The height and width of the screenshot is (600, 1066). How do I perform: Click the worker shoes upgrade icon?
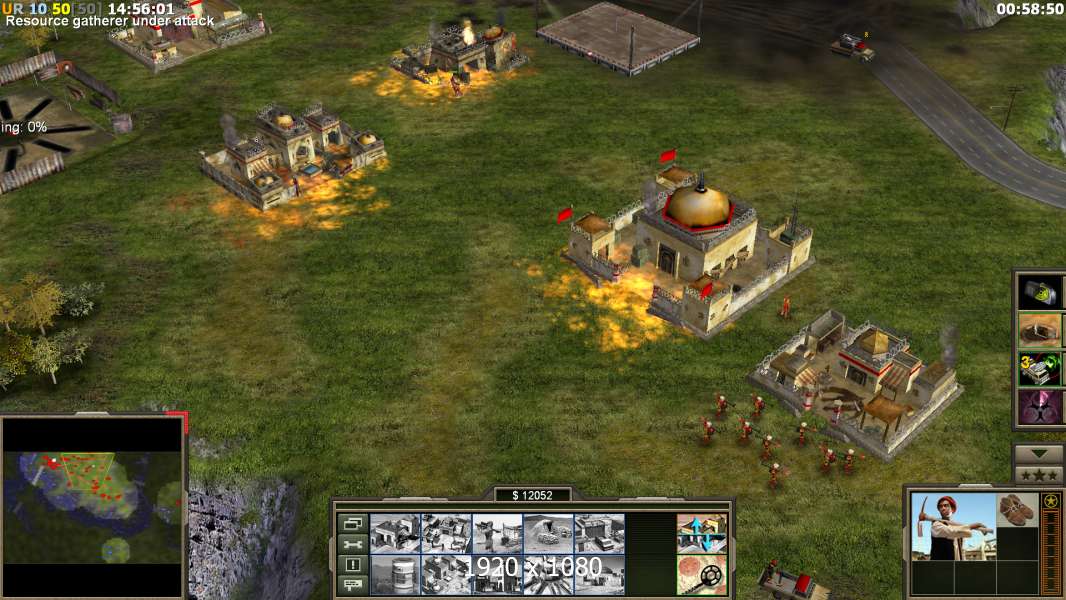click(1018, 509)
